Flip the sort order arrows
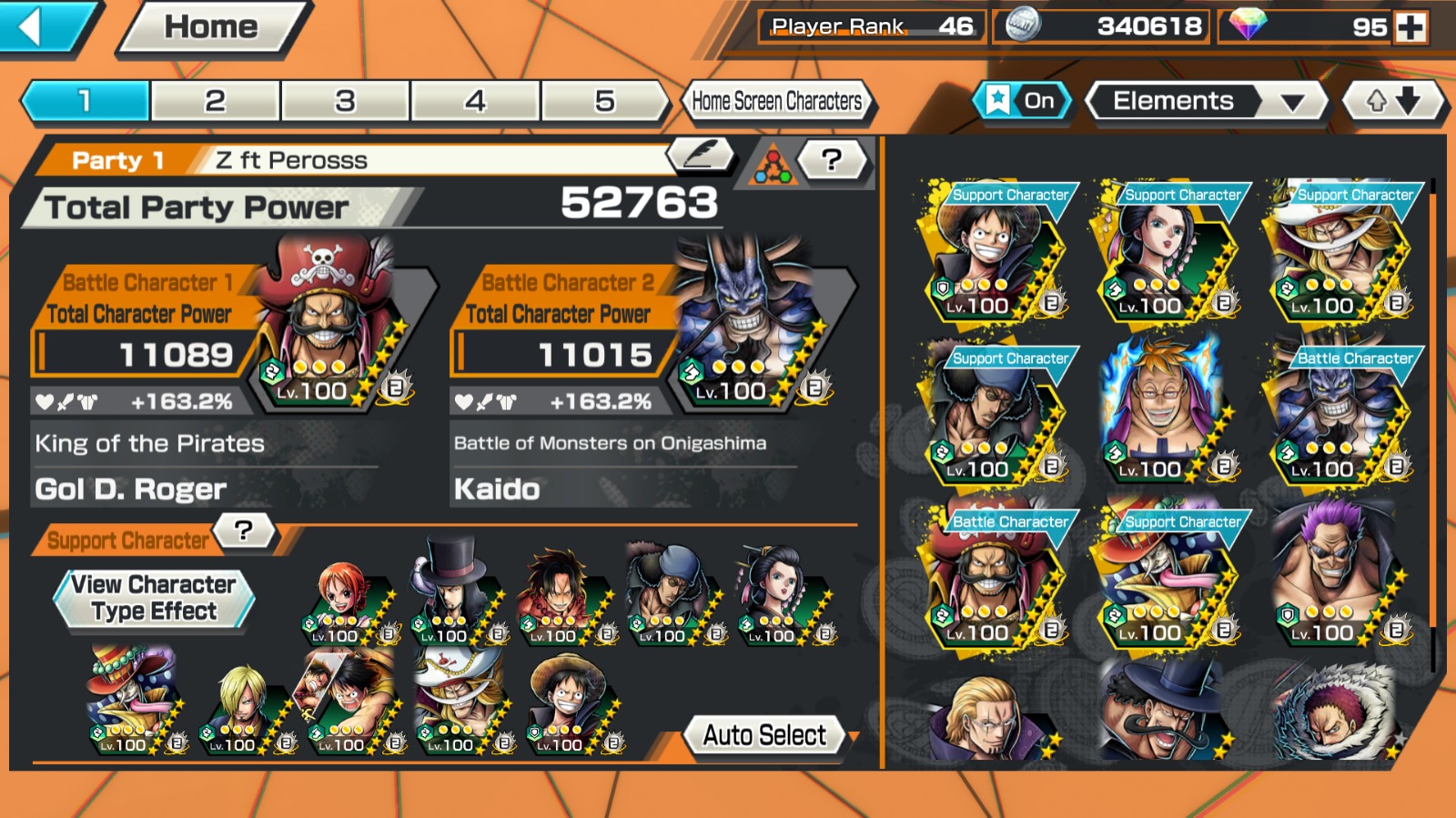 click(1392, 101)
